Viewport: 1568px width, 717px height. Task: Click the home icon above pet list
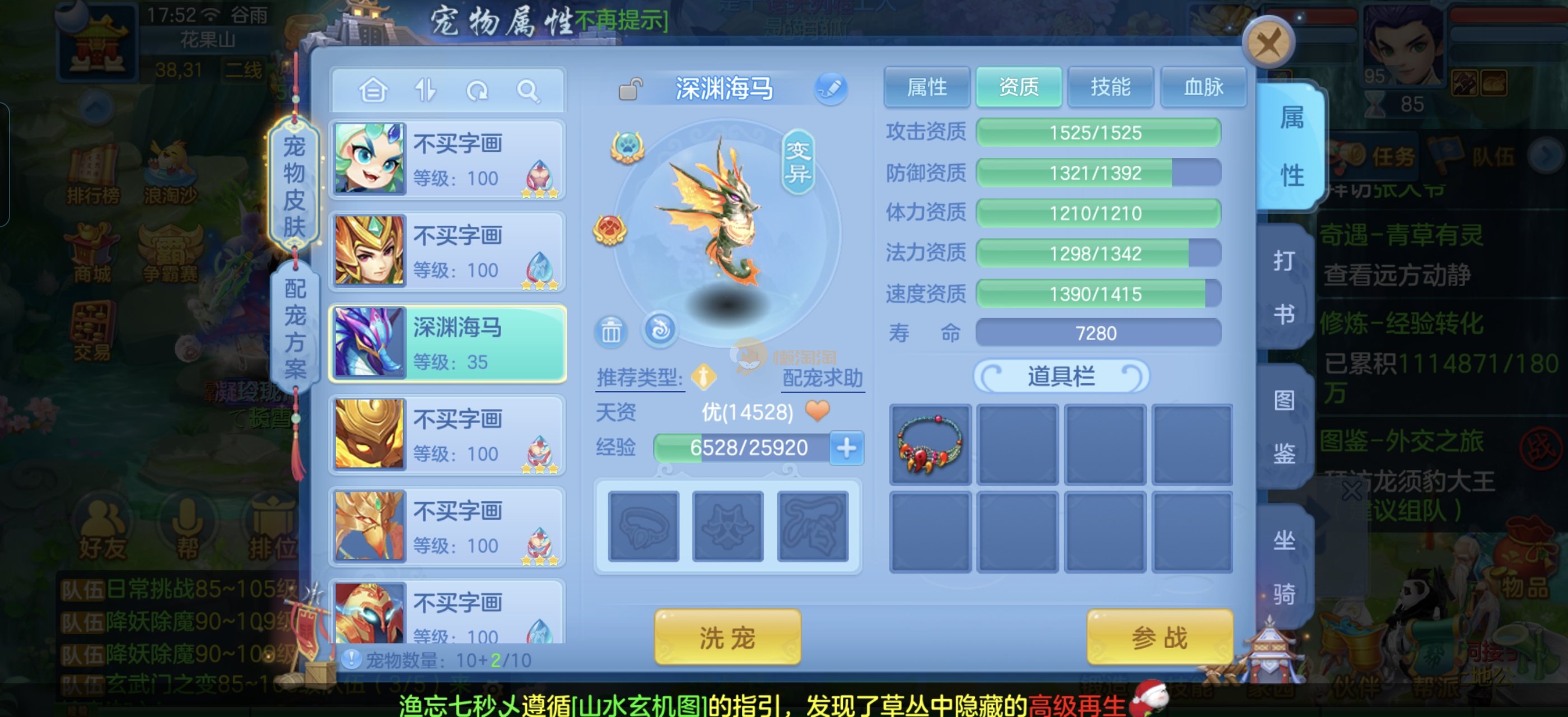coord(373,91)
